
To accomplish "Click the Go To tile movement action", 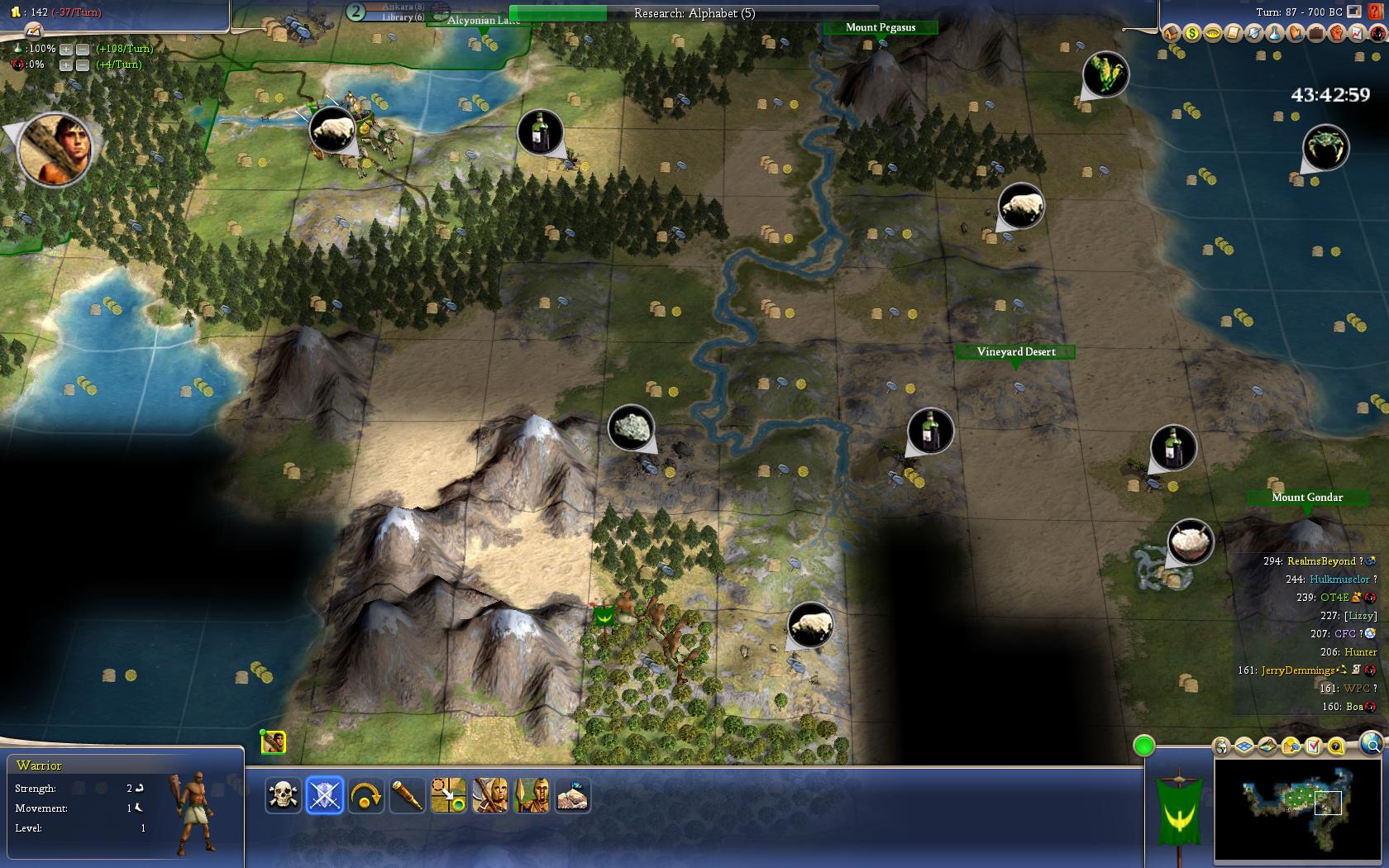I will pyautogui.click(x=449, y=795).
